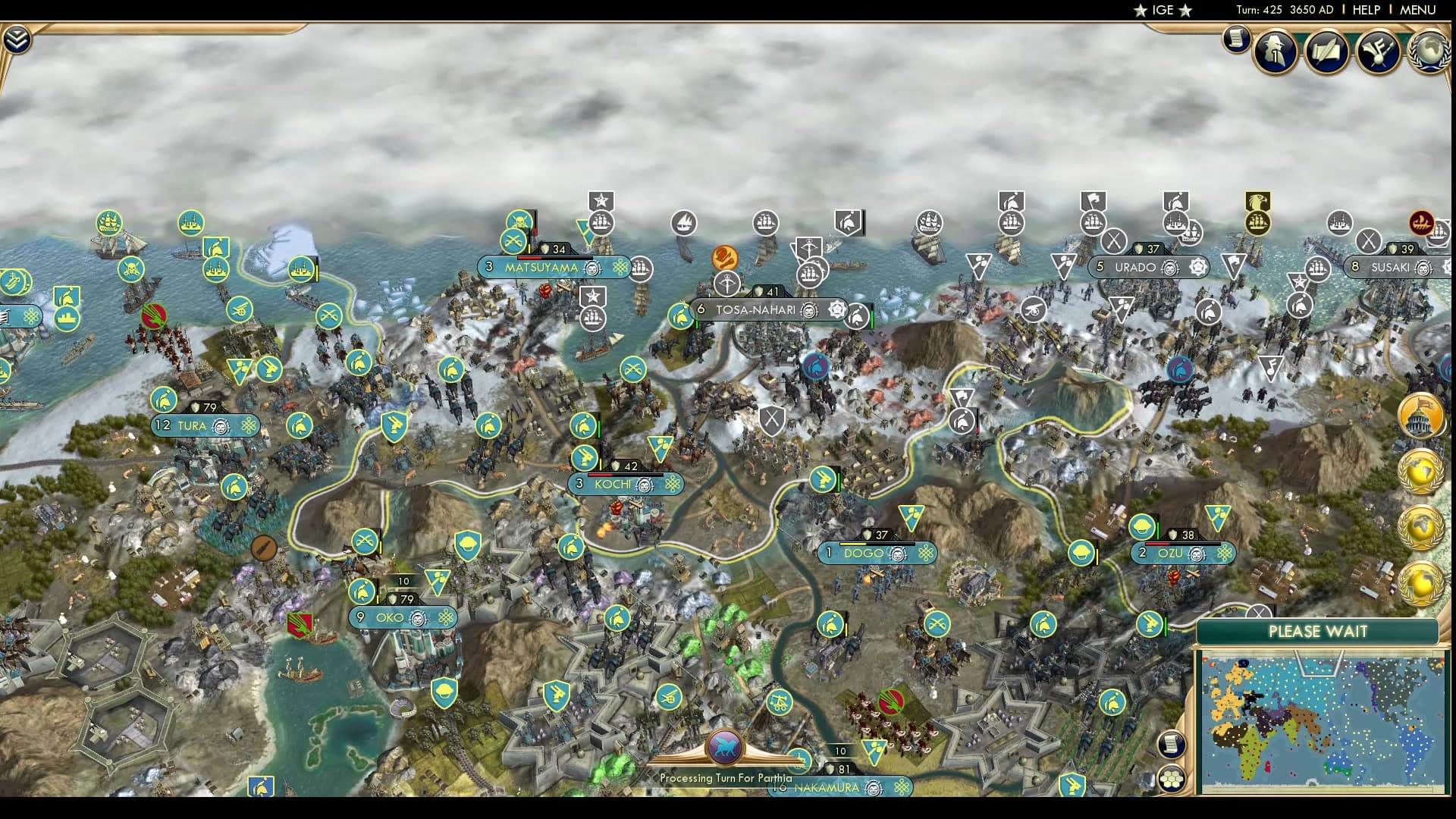Toggle the puppet city indicator on Tura's banner
Viewport: 1456px width, 819px height.
coord(220,426)
